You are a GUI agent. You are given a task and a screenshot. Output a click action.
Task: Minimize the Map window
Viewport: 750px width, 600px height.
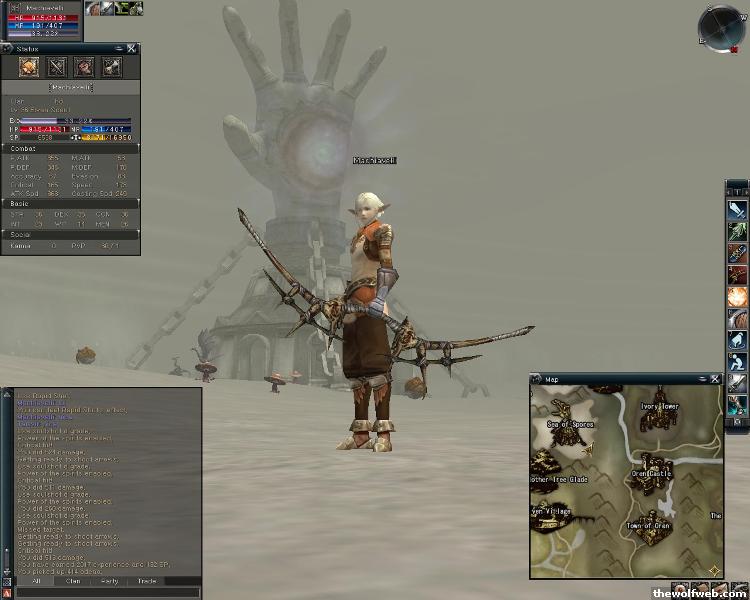click(x=703, y=379)
